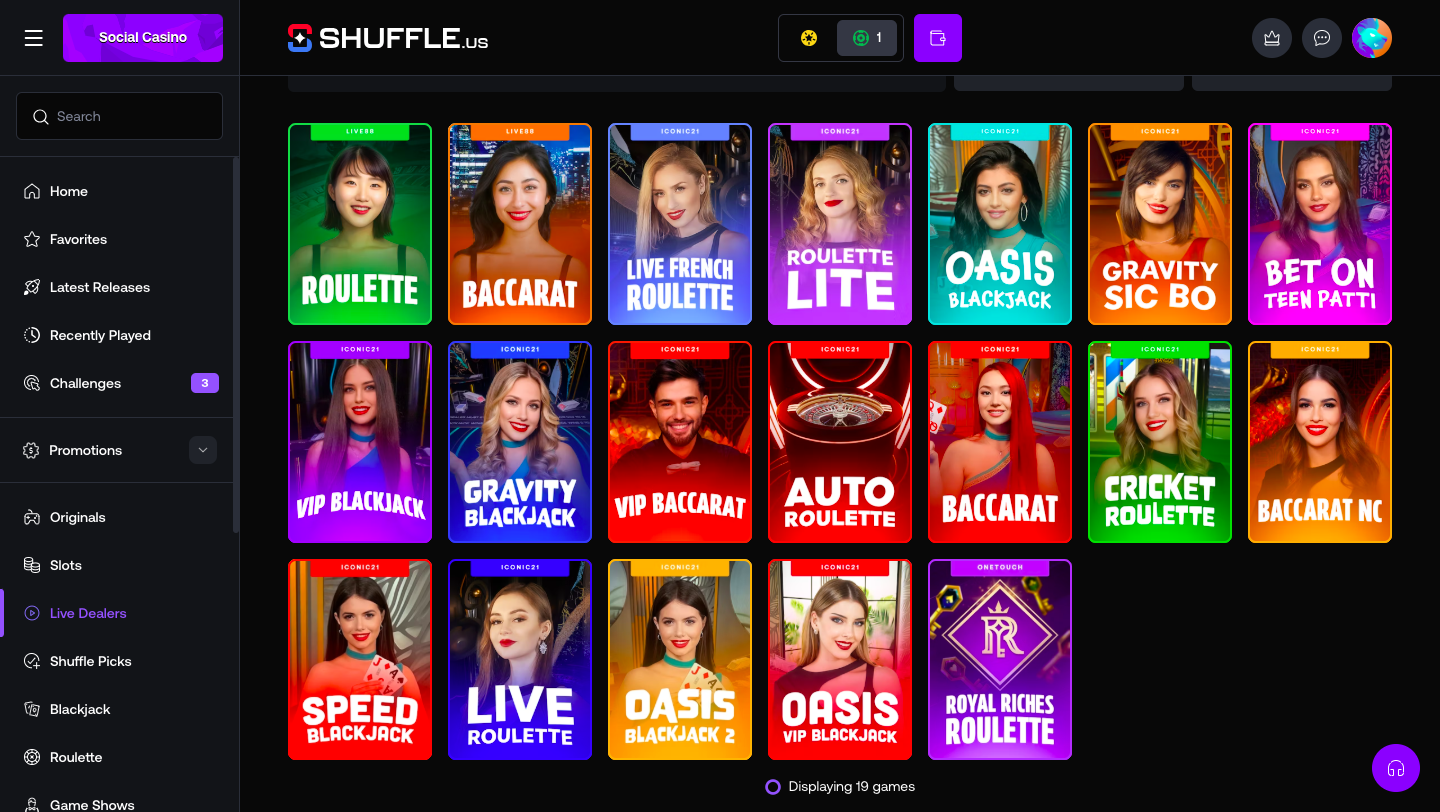Click the radio circle next to Displaying 19 games
The image size is (1440, 812).
[772, 787]
